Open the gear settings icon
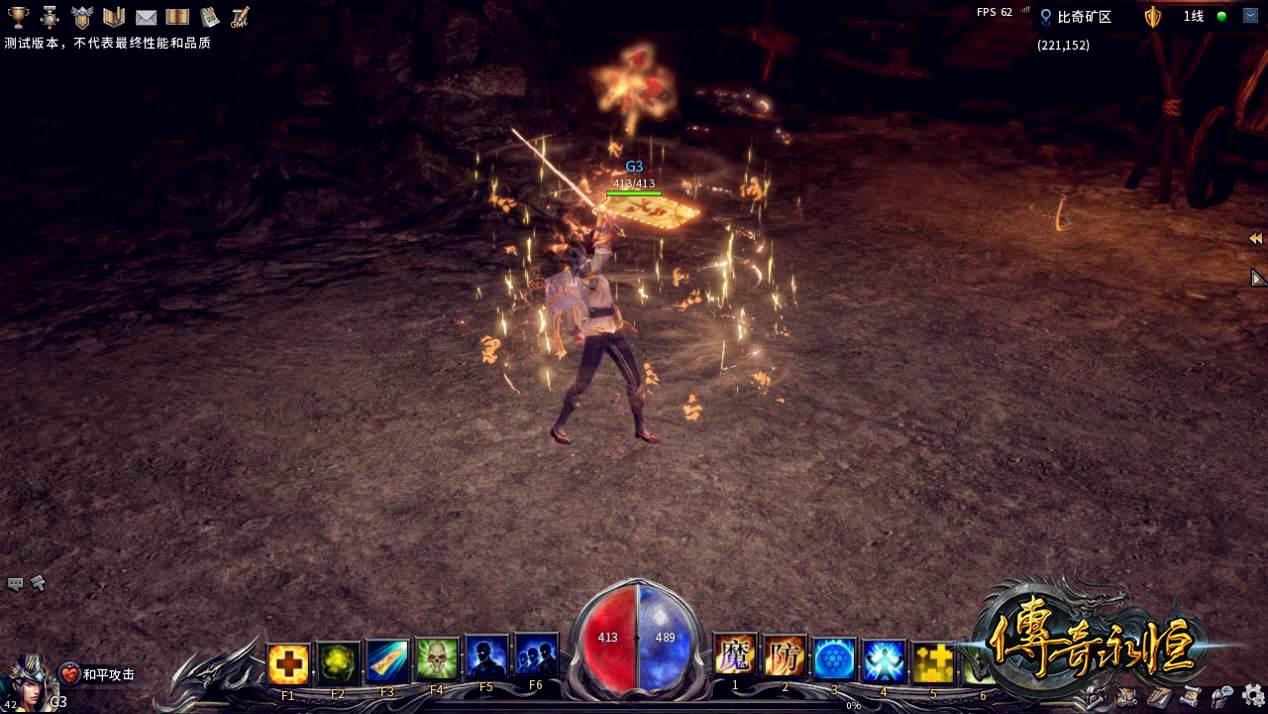The height and width of the screenshot is (714, 1268). pyautogui.click(x=1253, y=695)
